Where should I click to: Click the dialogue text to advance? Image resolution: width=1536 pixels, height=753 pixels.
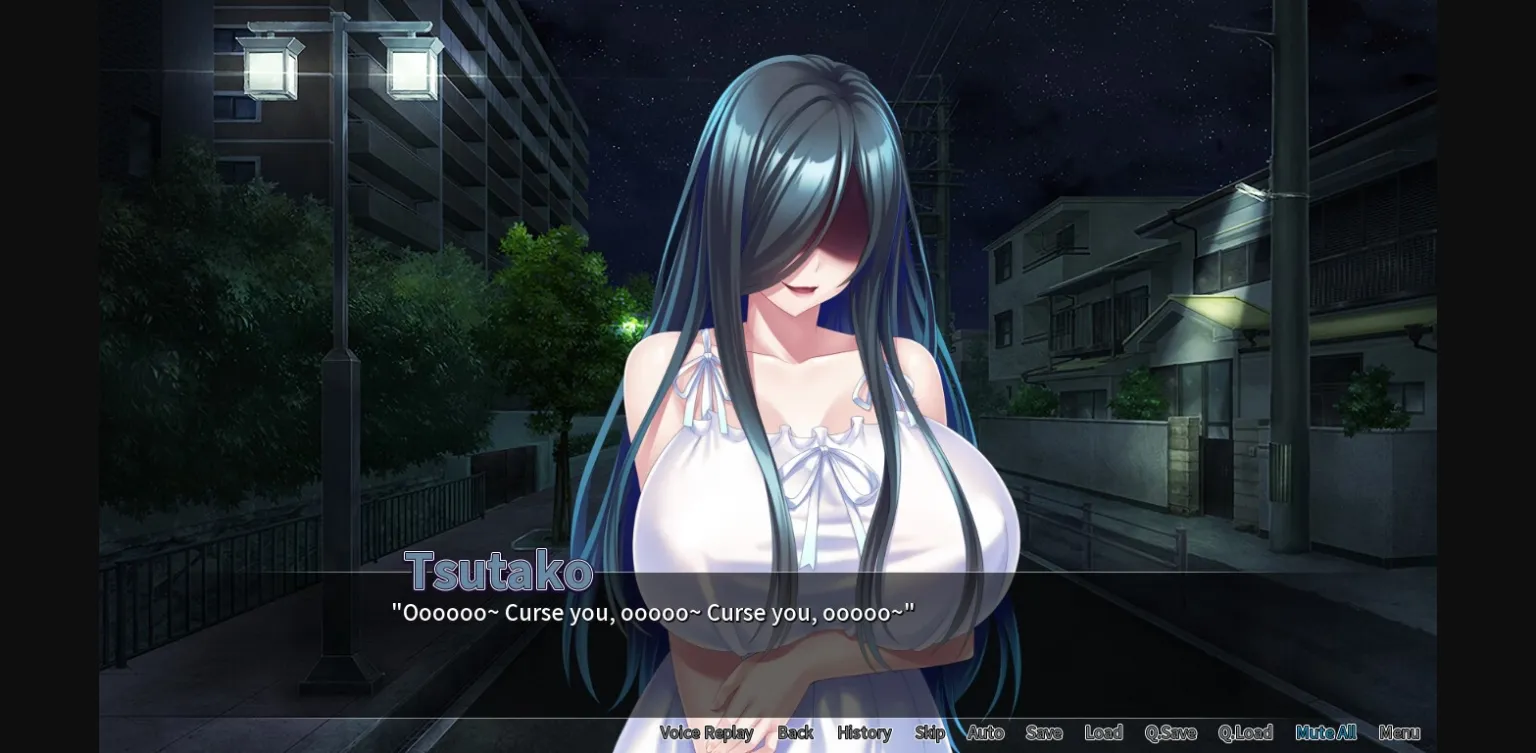pyautogui.click(x=655, y=612)
